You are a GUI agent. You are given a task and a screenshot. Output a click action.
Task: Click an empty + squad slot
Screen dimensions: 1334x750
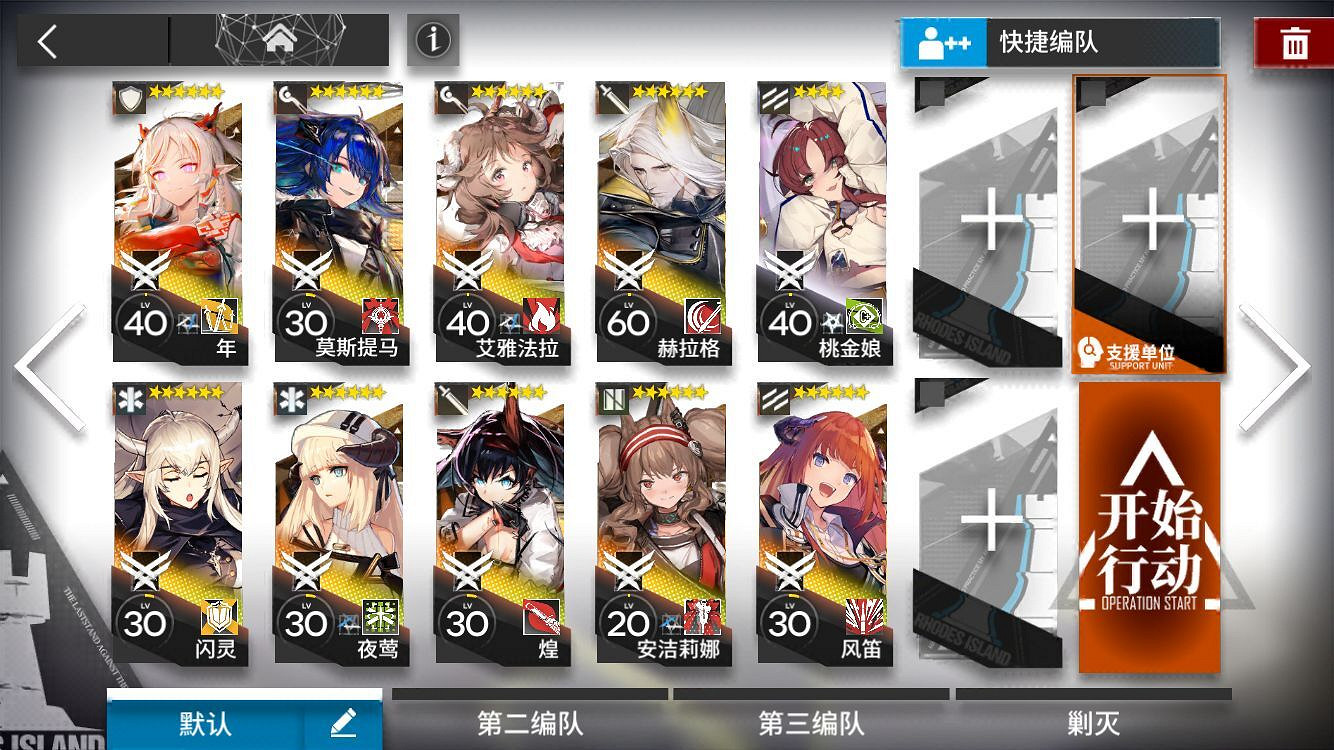pyautogui.click(x=990, y=220)
